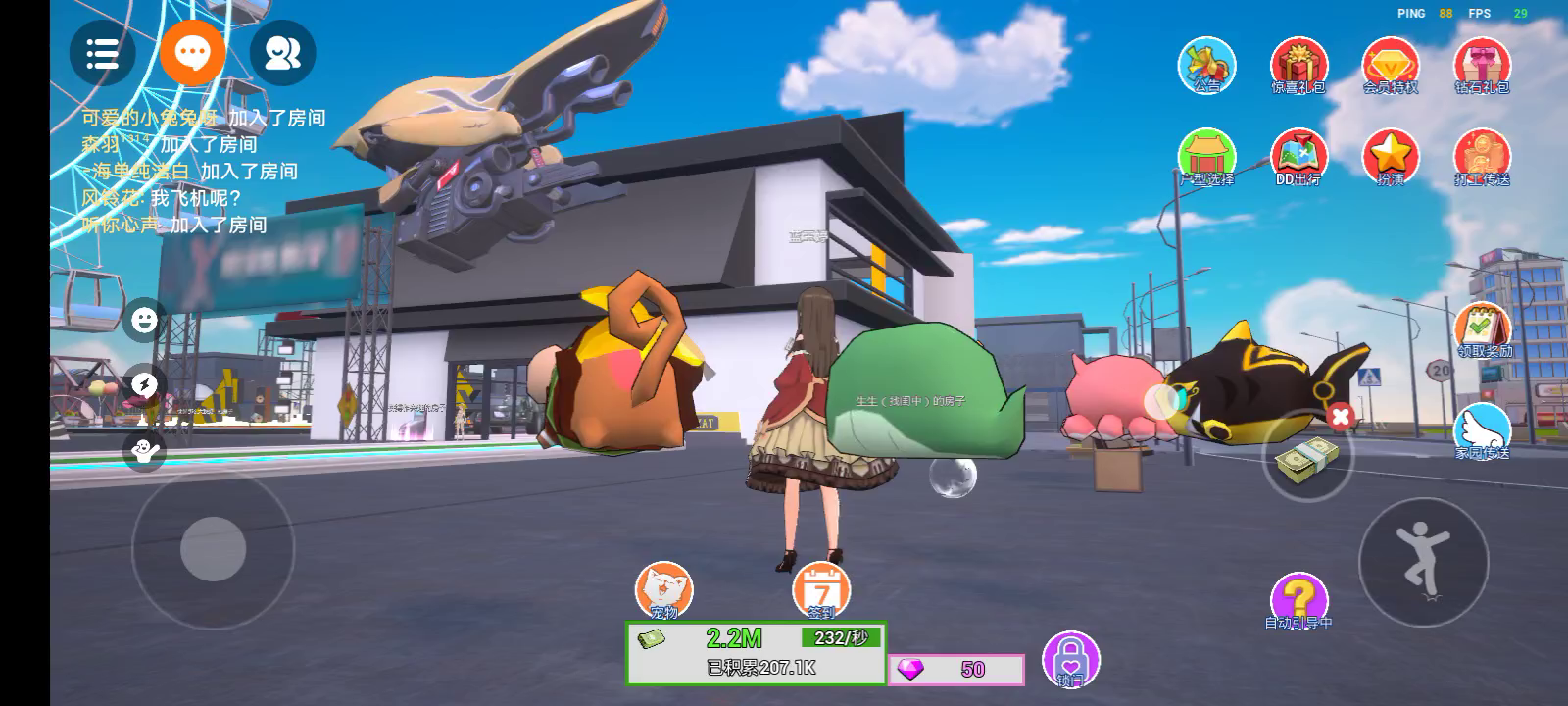Open the orange chat bubble button
1568x706 pixels.
pos(193,51)
